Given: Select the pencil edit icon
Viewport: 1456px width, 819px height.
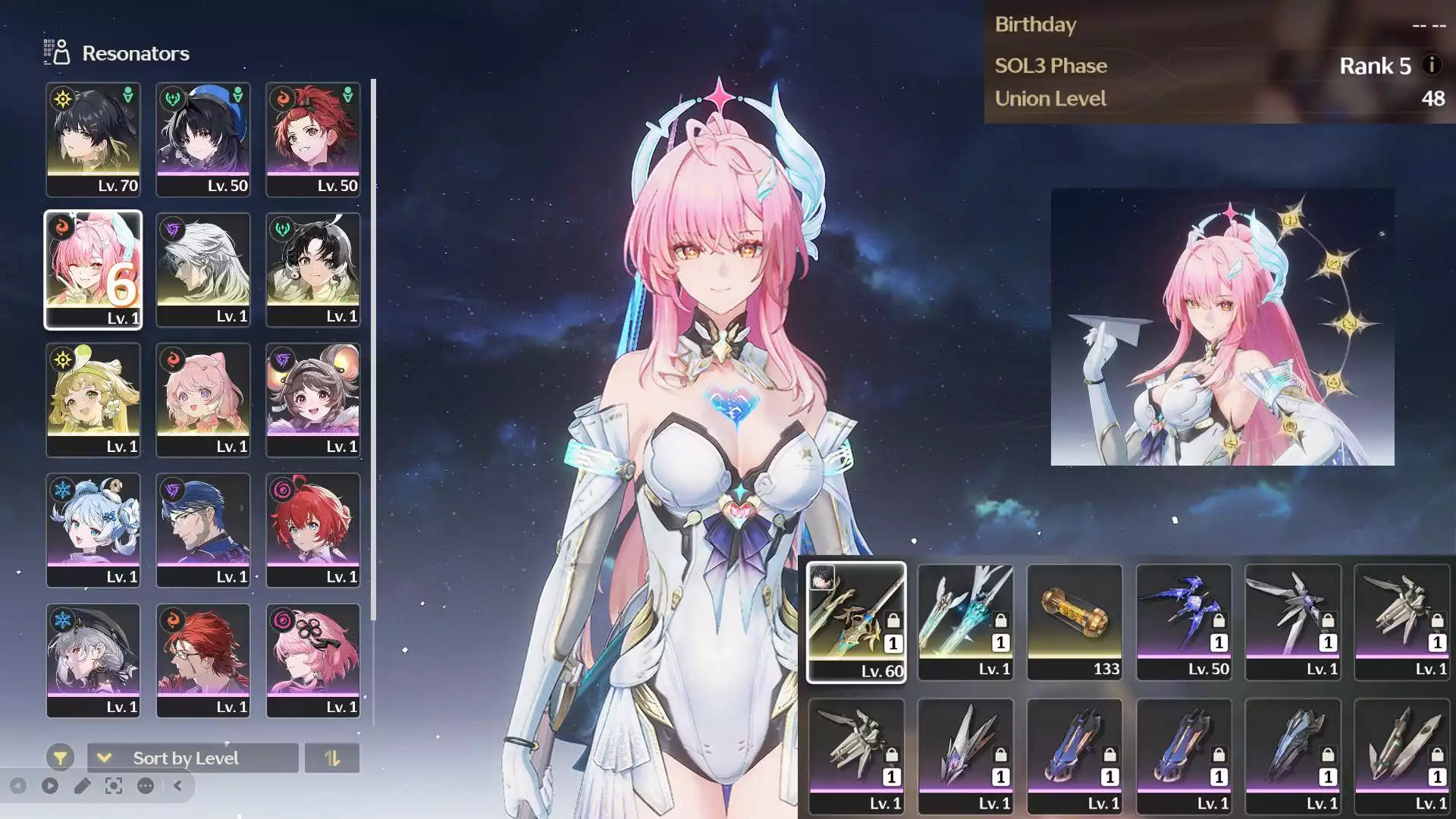Looking at the screenshot, I should 83,786.
